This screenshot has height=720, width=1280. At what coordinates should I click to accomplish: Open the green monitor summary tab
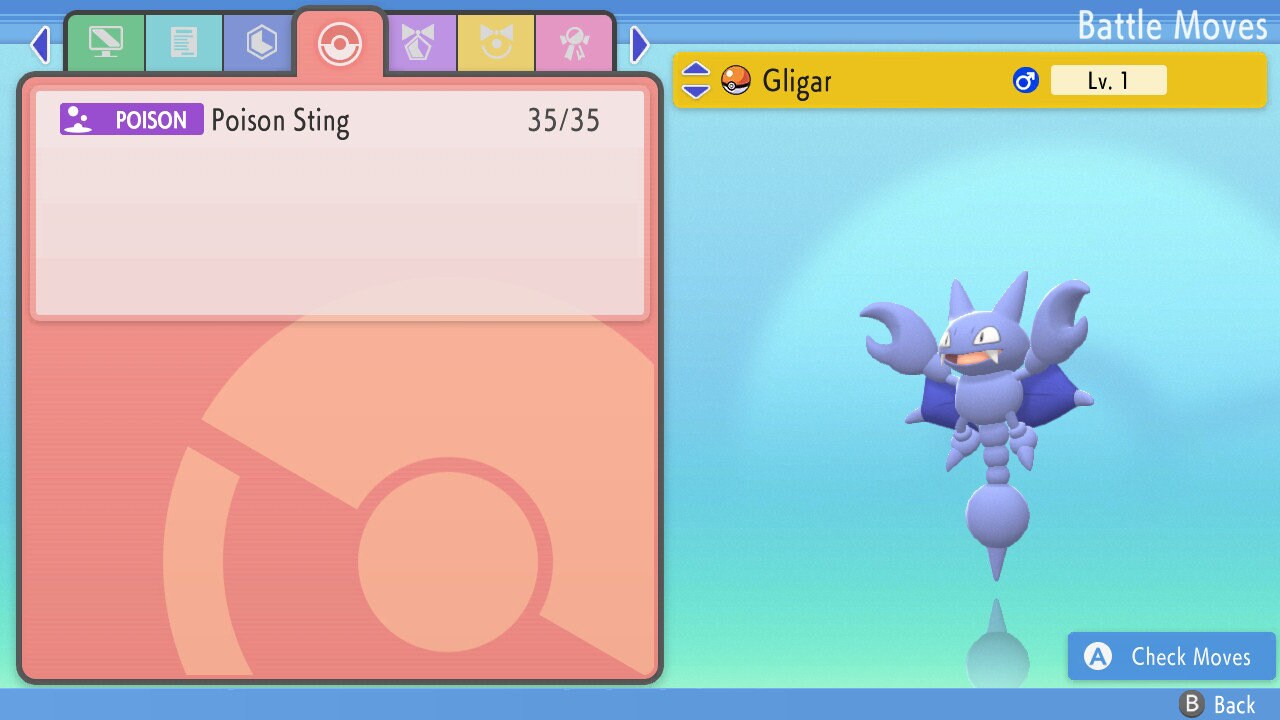tap(105, 42)
